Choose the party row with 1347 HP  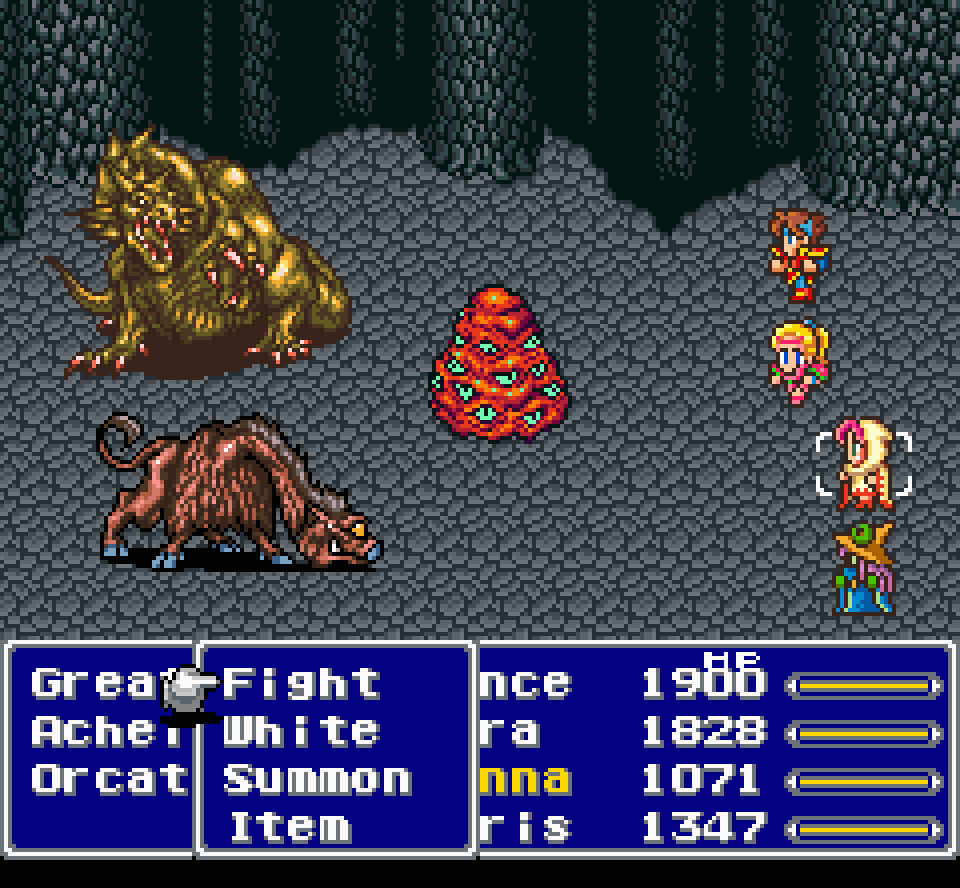(710, 827)
